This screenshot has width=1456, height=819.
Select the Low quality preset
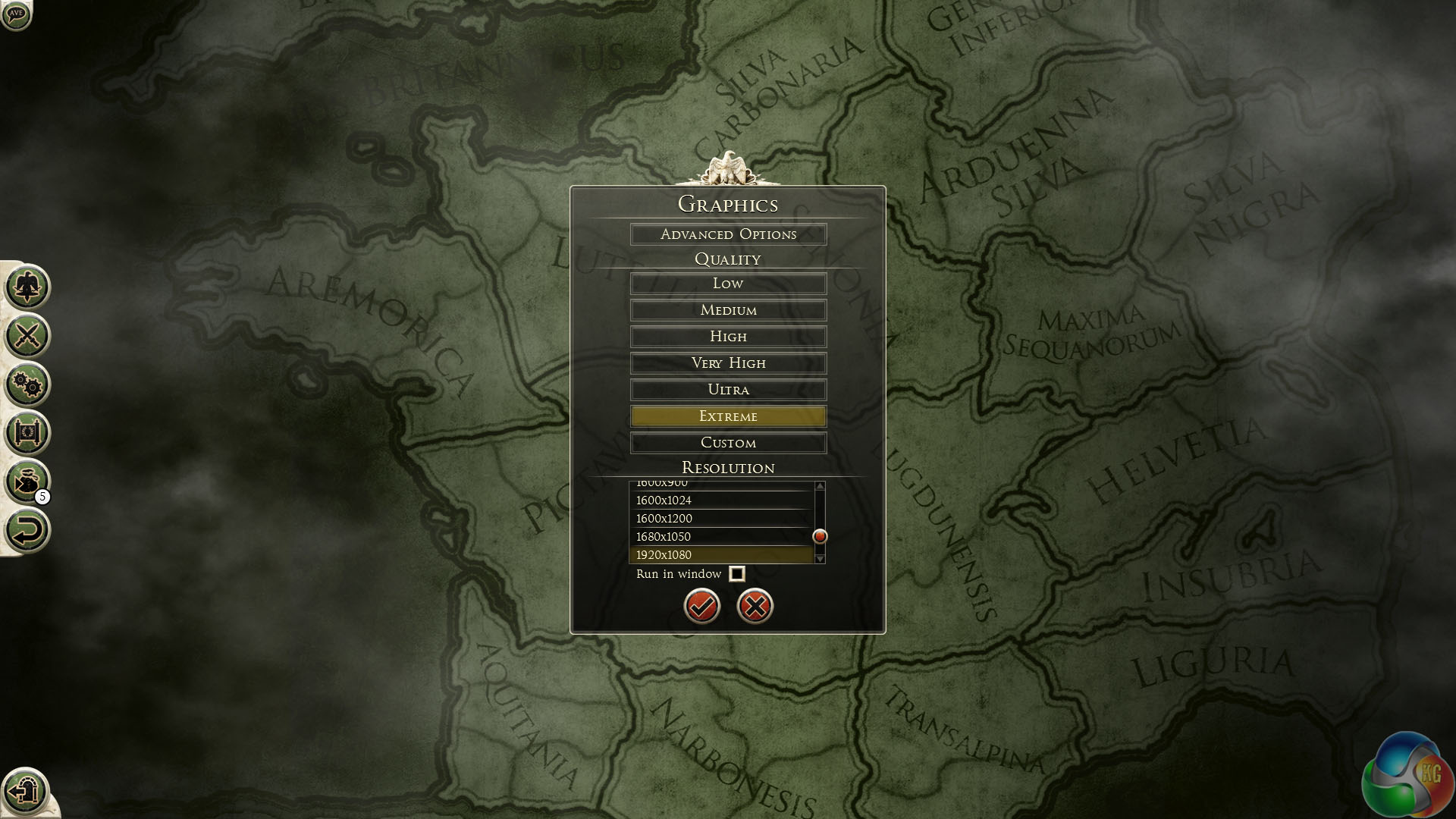[728, 284]
